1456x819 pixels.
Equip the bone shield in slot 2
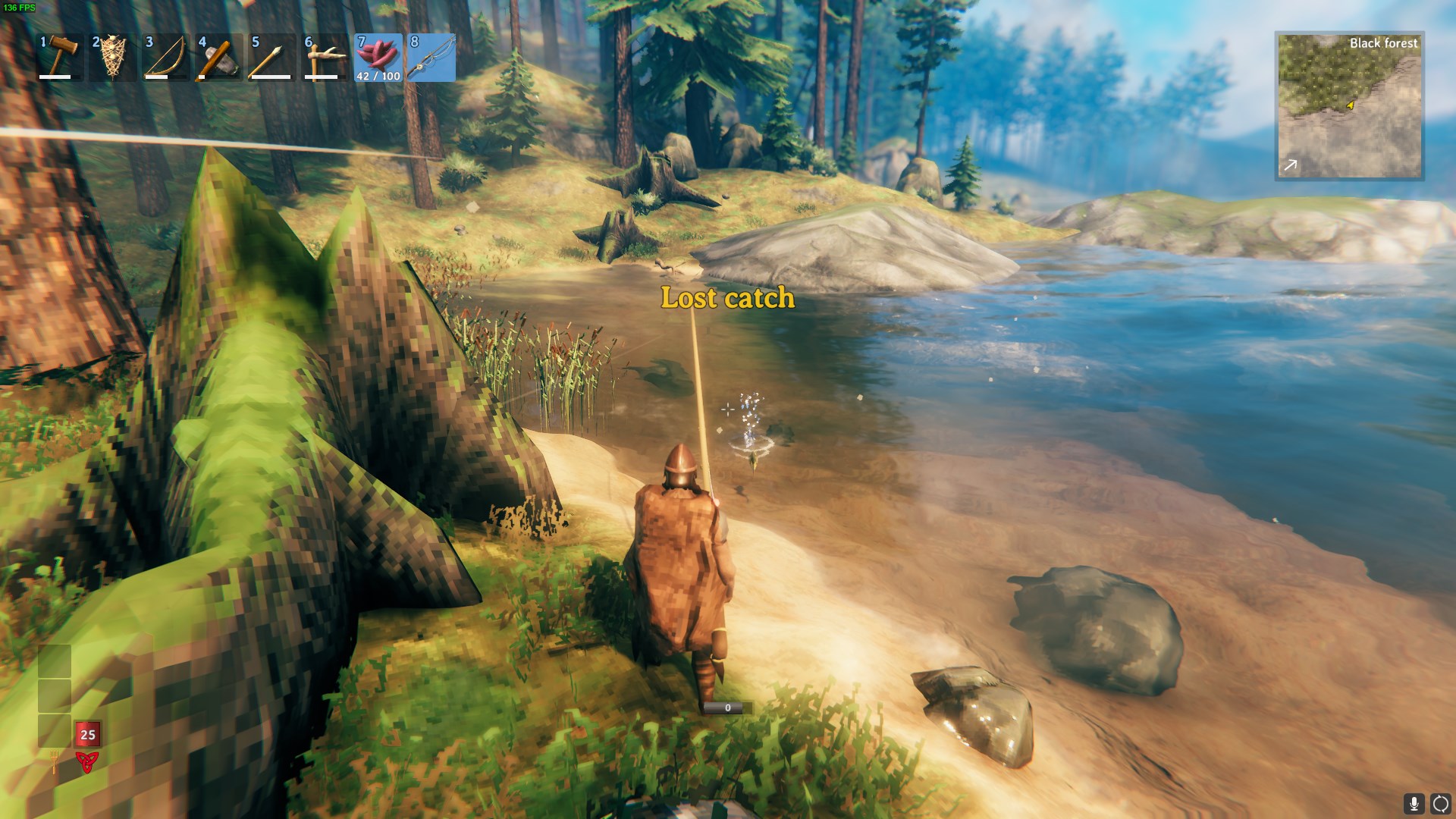(113, 57)
